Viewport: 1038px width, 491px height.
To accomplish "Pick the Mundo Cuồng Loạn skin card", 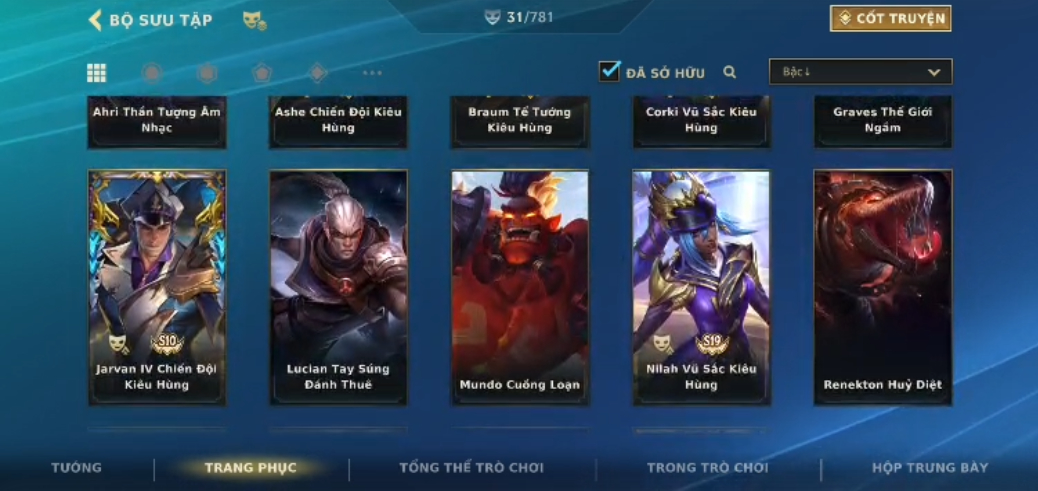I will [x=520, y=287].
